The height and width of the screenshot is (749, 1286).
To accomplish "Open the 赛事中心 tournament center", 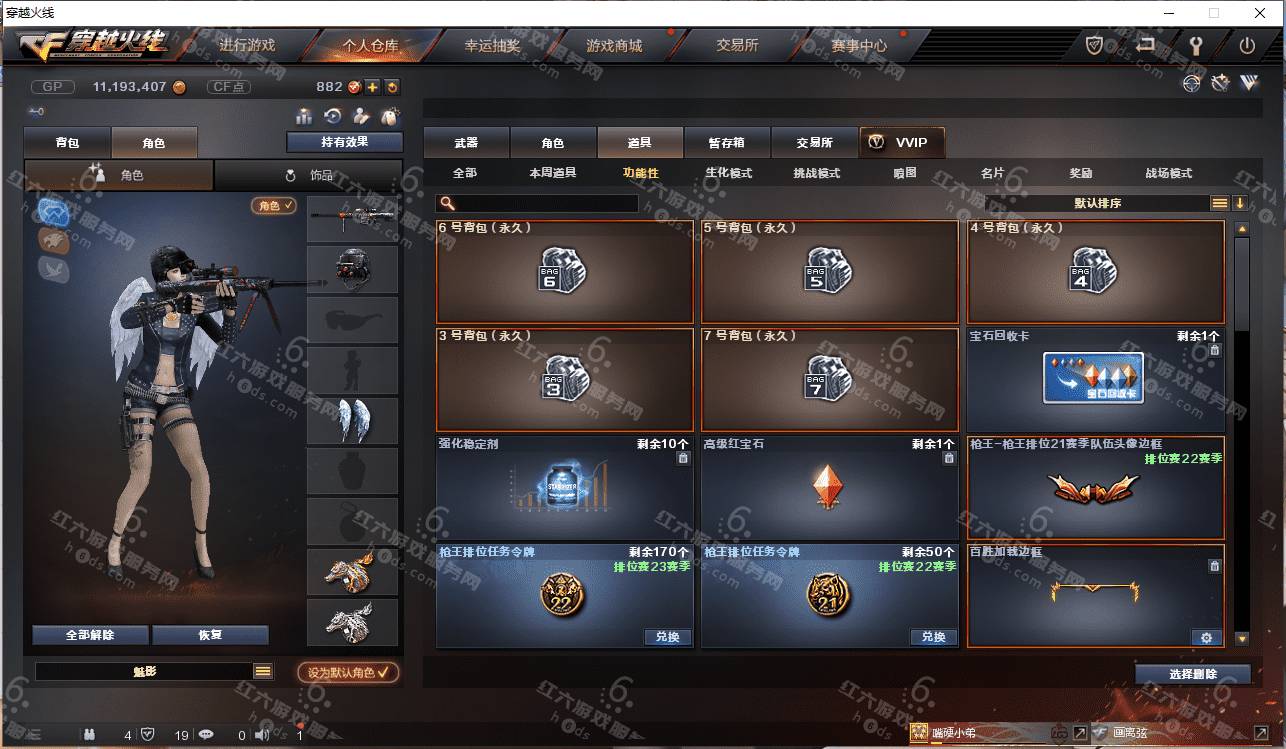I will [858, 45].
